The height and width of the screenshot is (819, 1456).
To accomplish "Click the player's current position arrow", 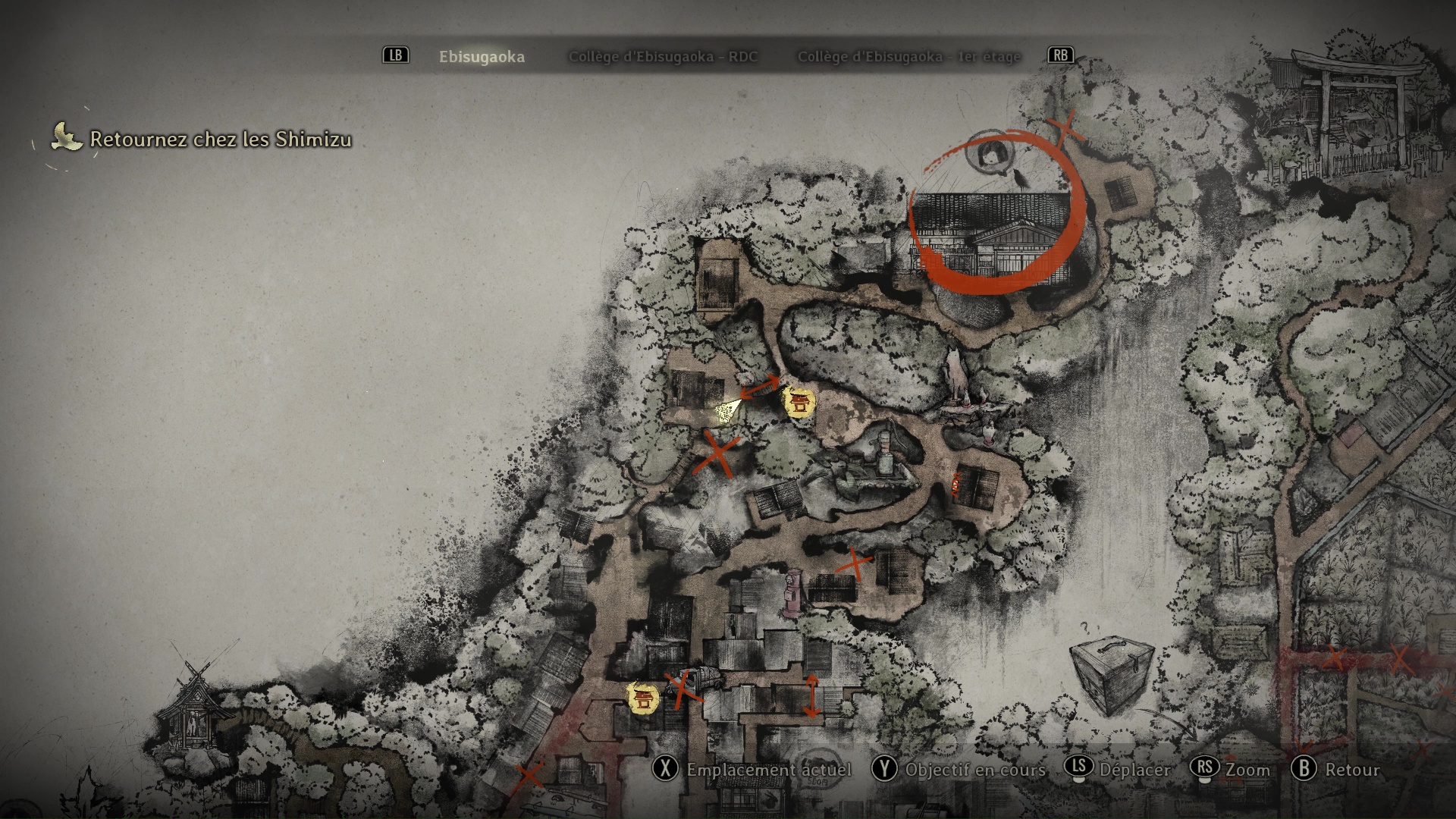I will [x=727, y=410].
